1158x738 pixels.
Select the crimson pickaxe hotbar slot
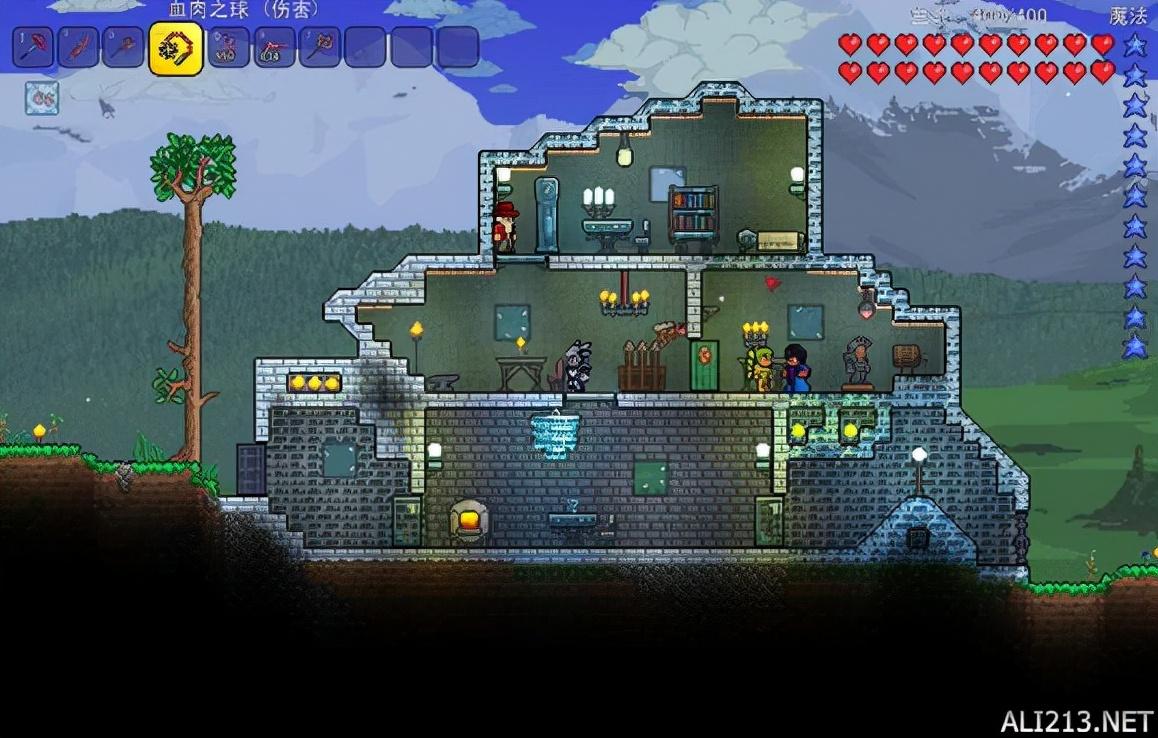(33, 47)
